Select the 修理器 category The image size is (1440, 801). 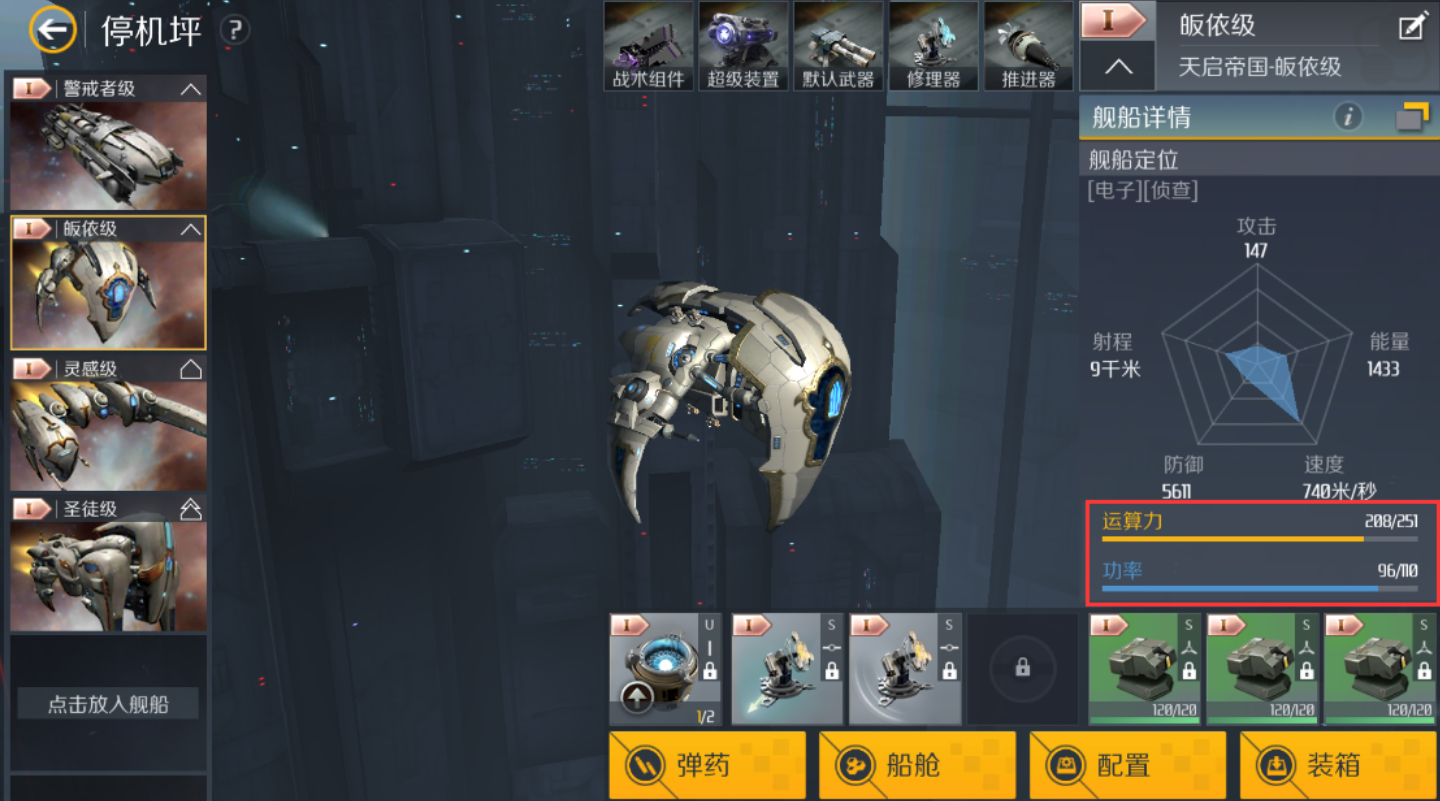[933, 46]
